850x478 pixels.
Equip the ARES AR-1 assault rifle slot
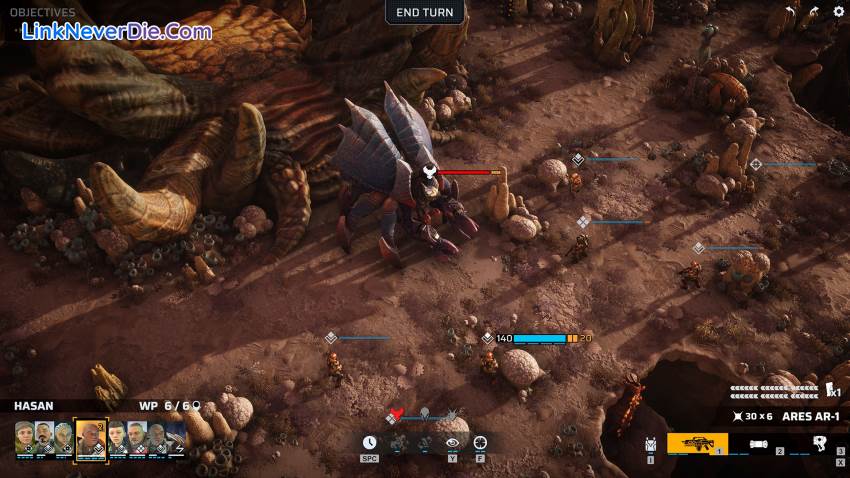click(697, 442)
